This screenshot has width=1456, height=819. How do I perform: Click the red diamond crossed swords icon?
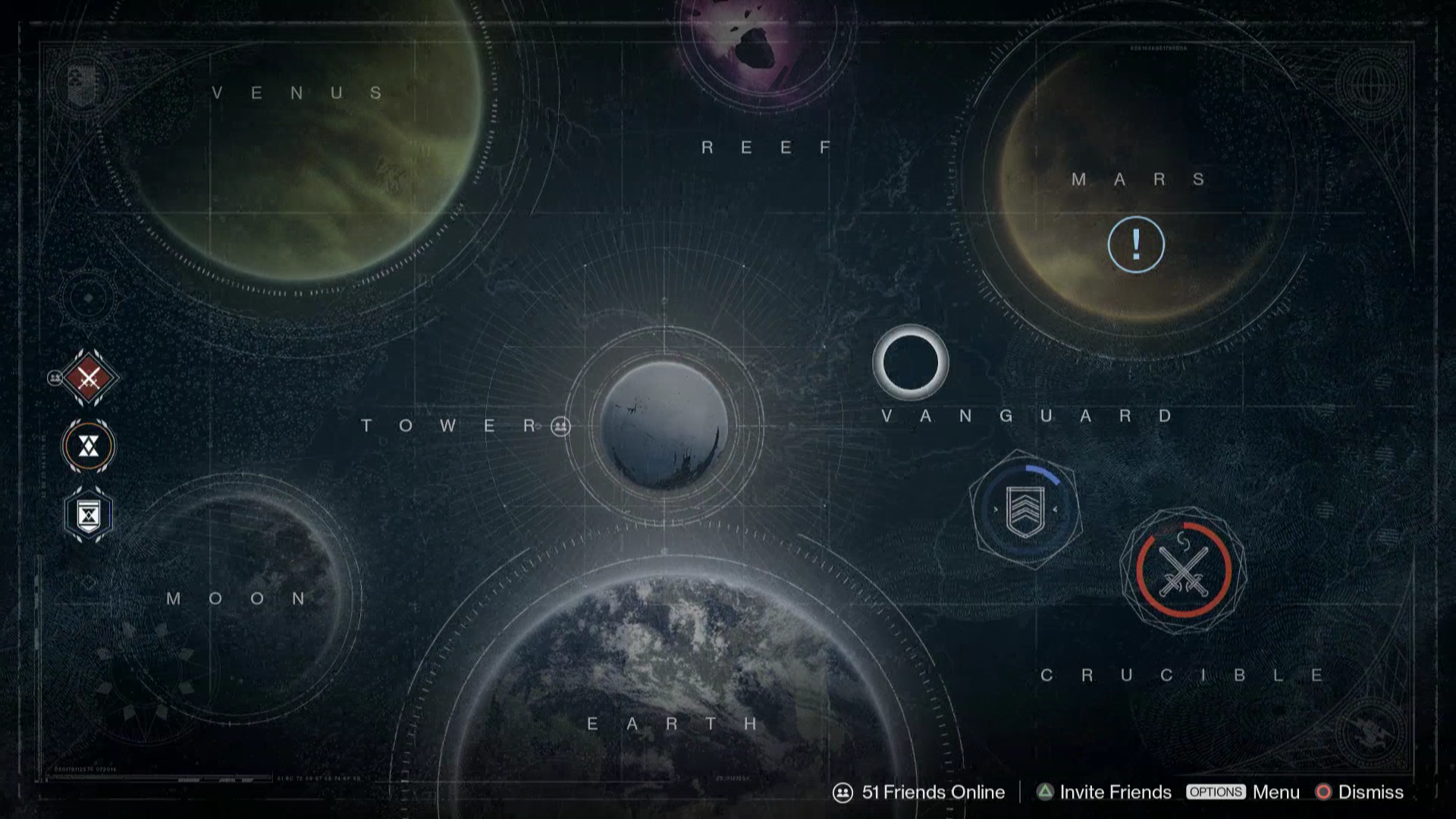point(89,378)
